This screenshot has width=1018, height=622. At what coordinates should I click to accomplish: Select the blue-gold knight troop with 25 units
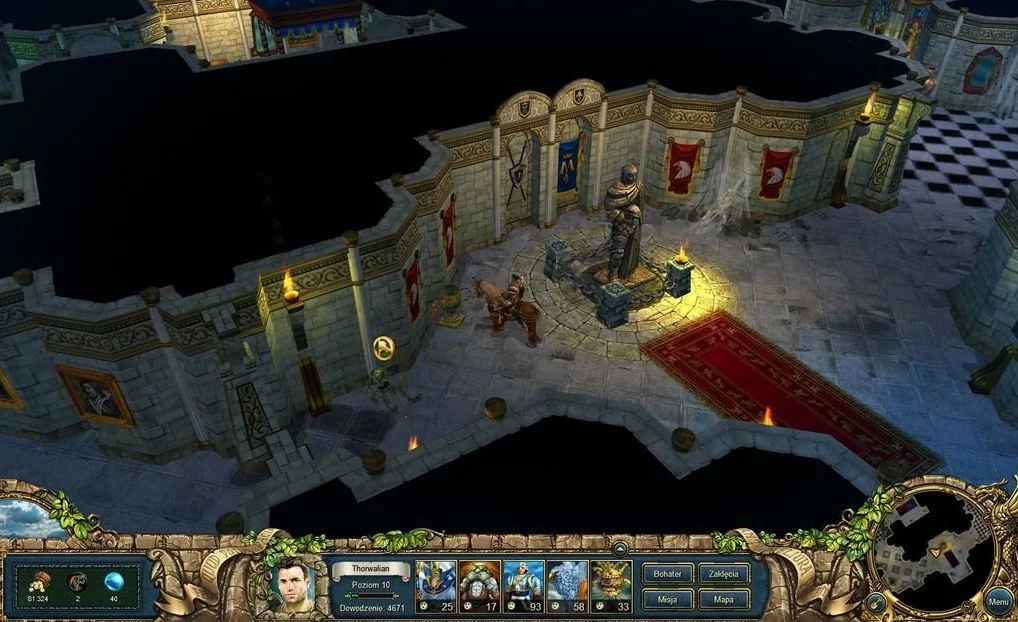pos(436,586)
